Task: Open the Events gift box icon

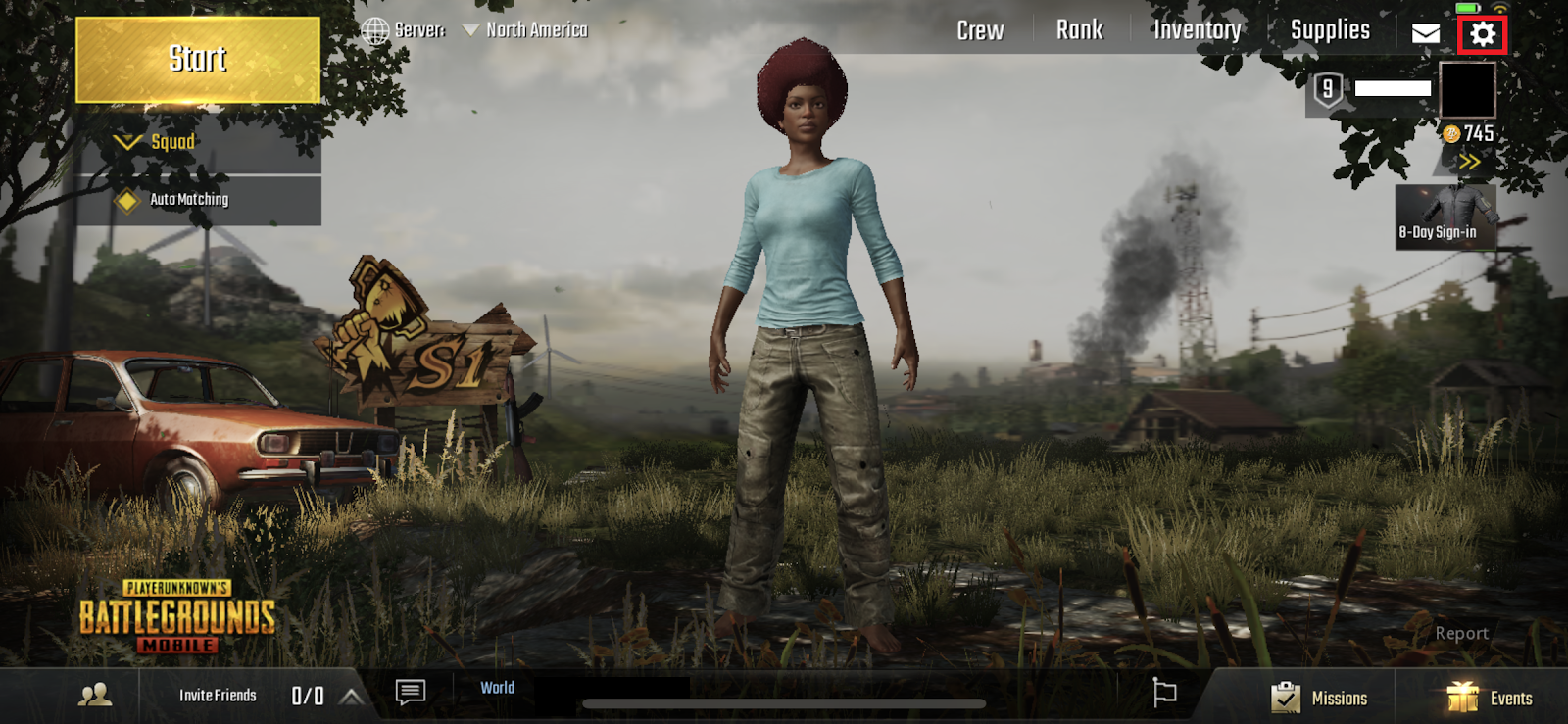Action: click(x=1460, y=698)
